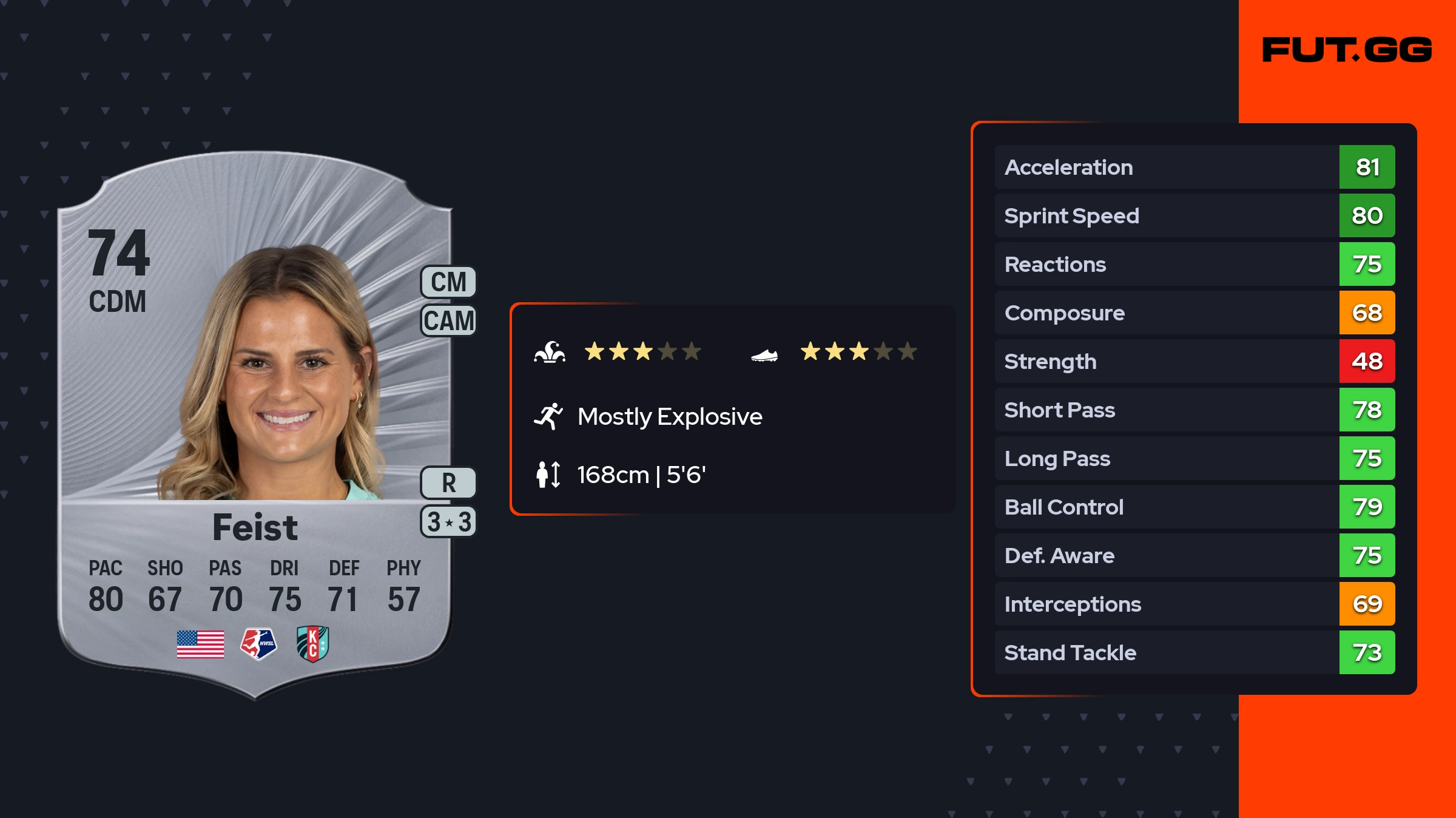Click the United States flag
1456x818 pixels.
coord(200,644)
